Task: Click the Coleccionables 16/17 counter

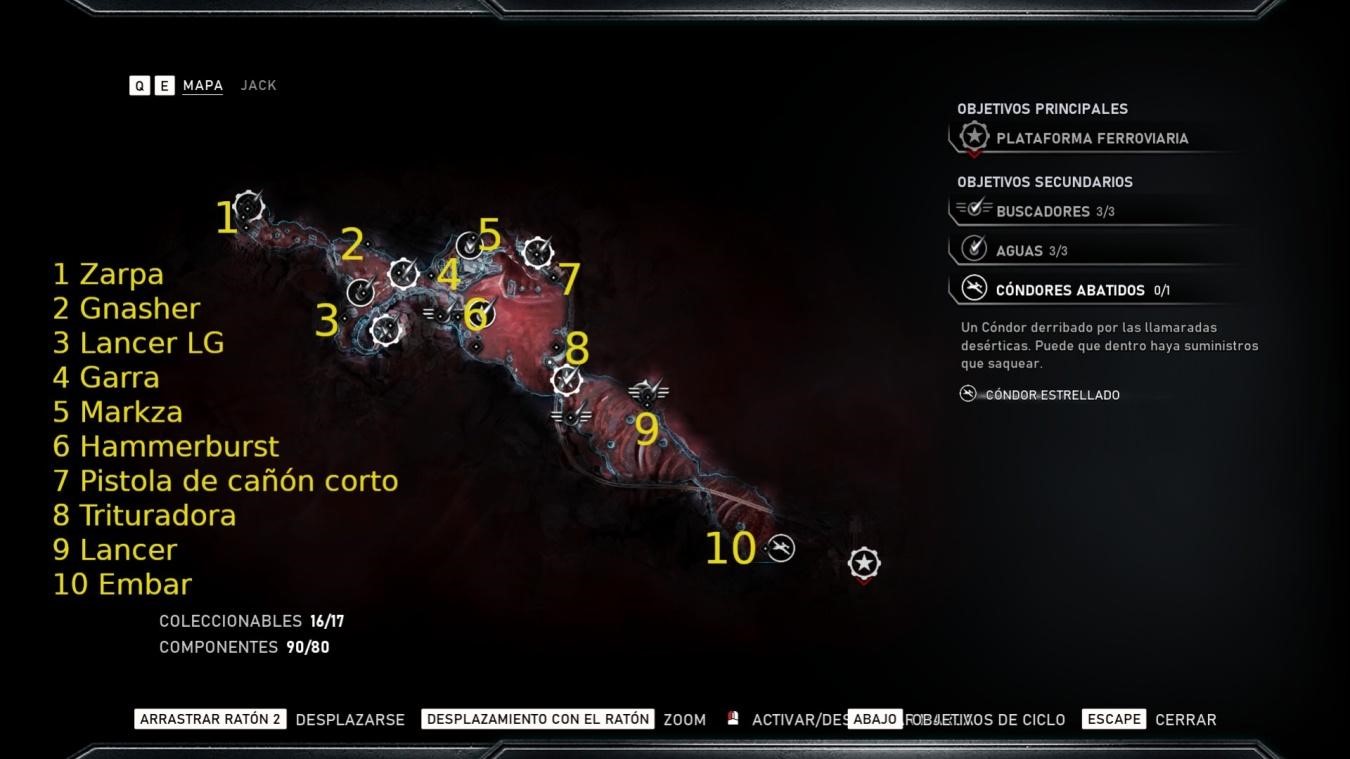Action: coord(250,620)
